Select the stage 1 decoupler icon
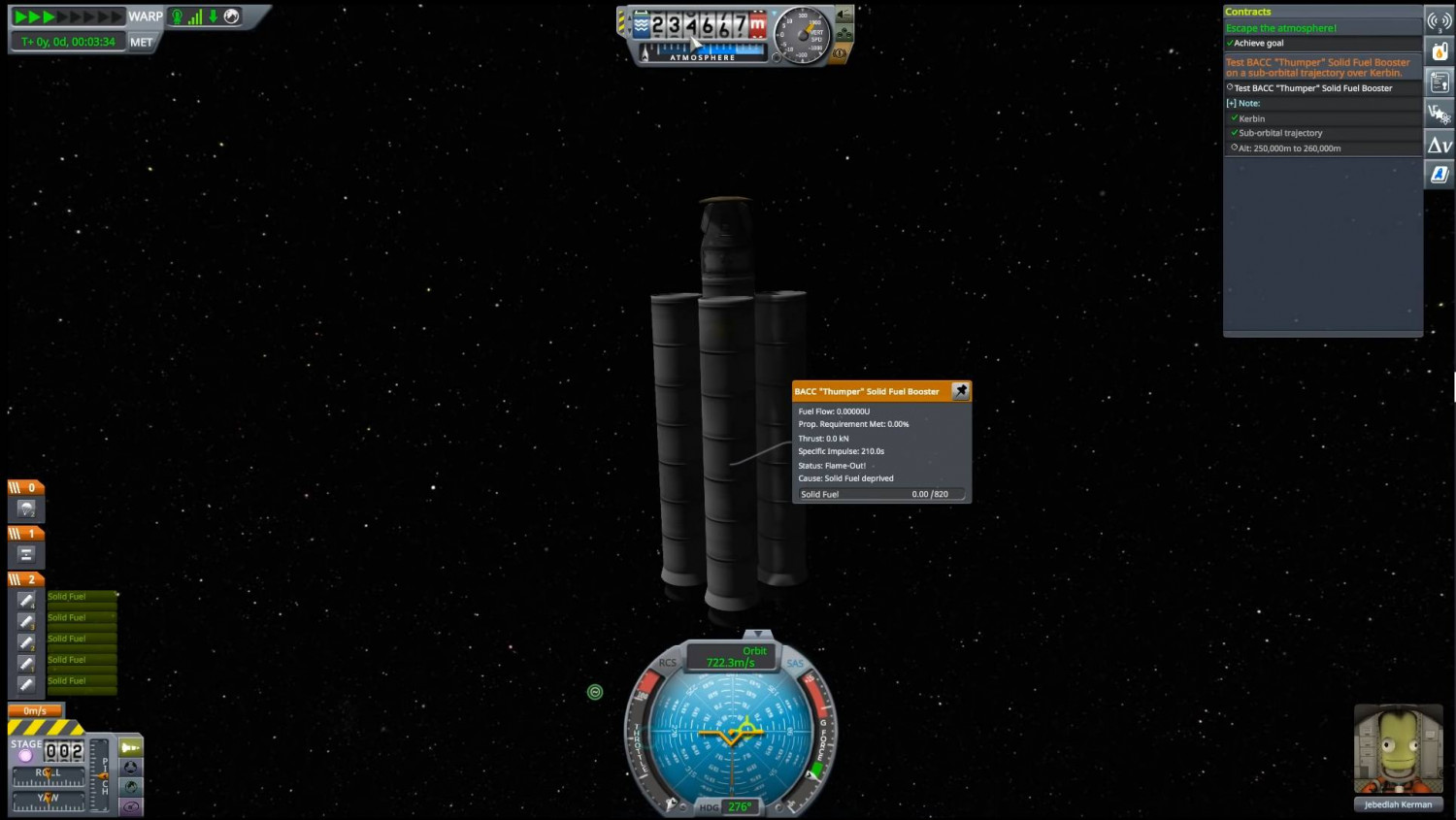 coord(26,554)
